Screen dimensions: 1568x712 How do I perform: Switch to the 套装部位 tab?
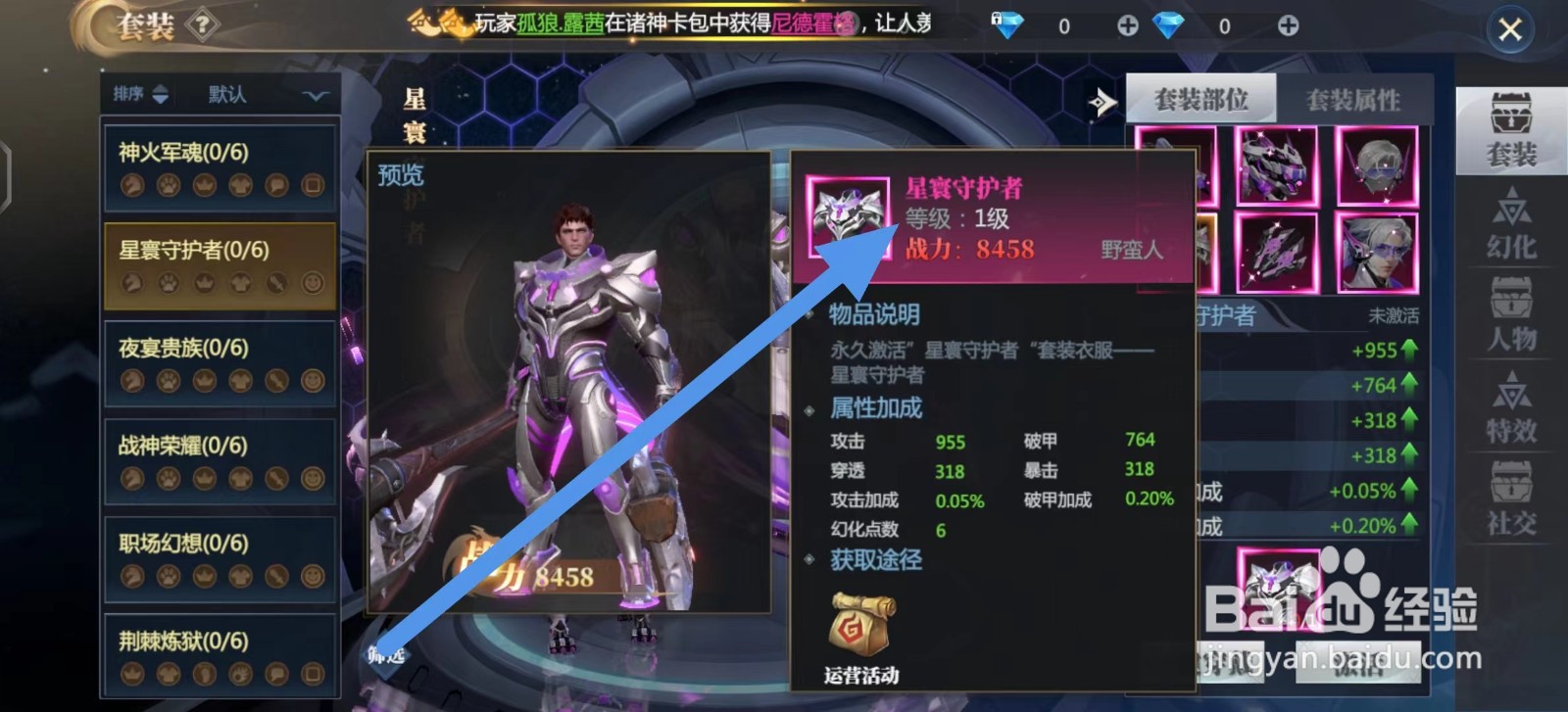[x=1202, y=98]
